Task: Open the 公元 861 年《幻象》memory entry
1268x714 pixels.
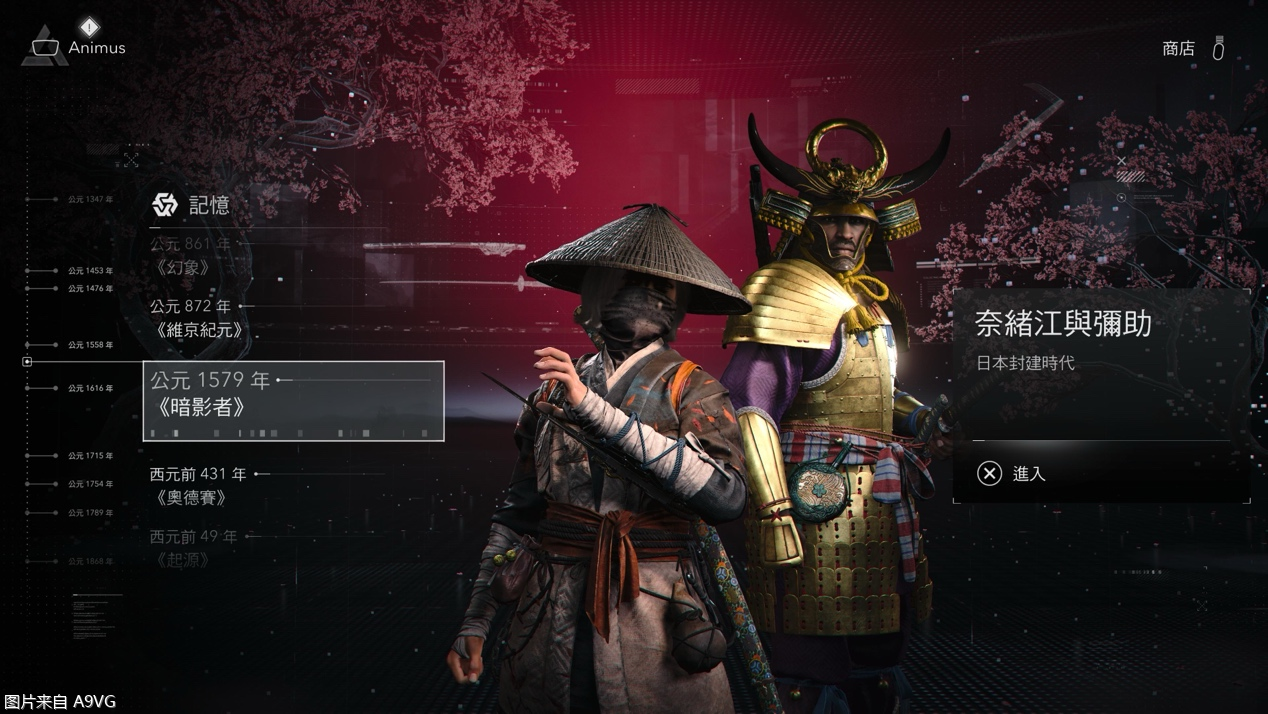Action: point(190,255)
